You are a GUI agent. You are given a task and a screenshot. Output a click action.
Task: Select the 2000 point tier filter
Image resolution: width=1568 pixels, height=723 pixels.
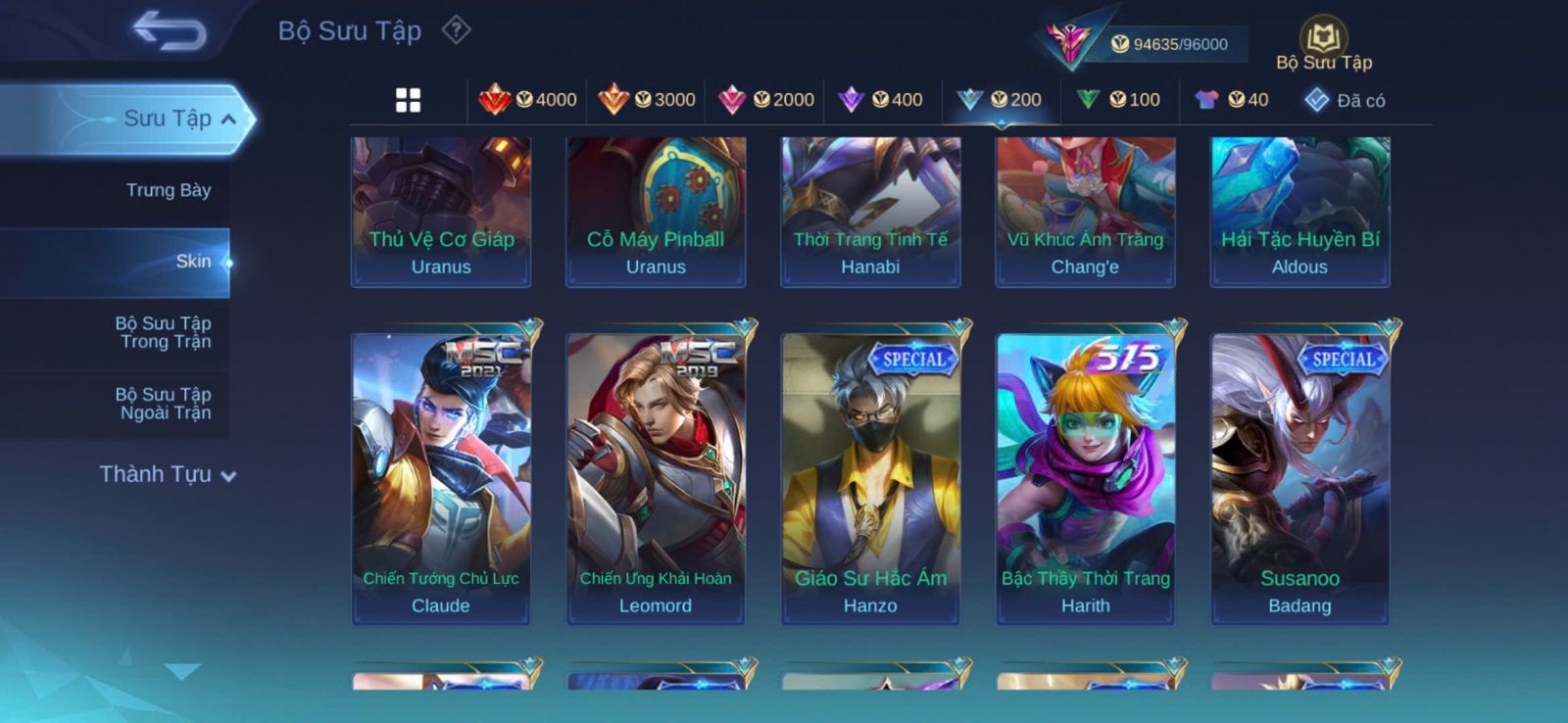click(x=766, y=100)
